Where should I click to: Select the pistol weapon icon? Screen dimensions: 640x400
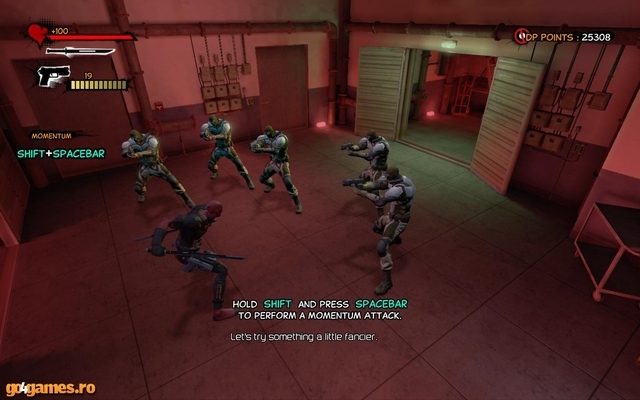pos(53,75)
